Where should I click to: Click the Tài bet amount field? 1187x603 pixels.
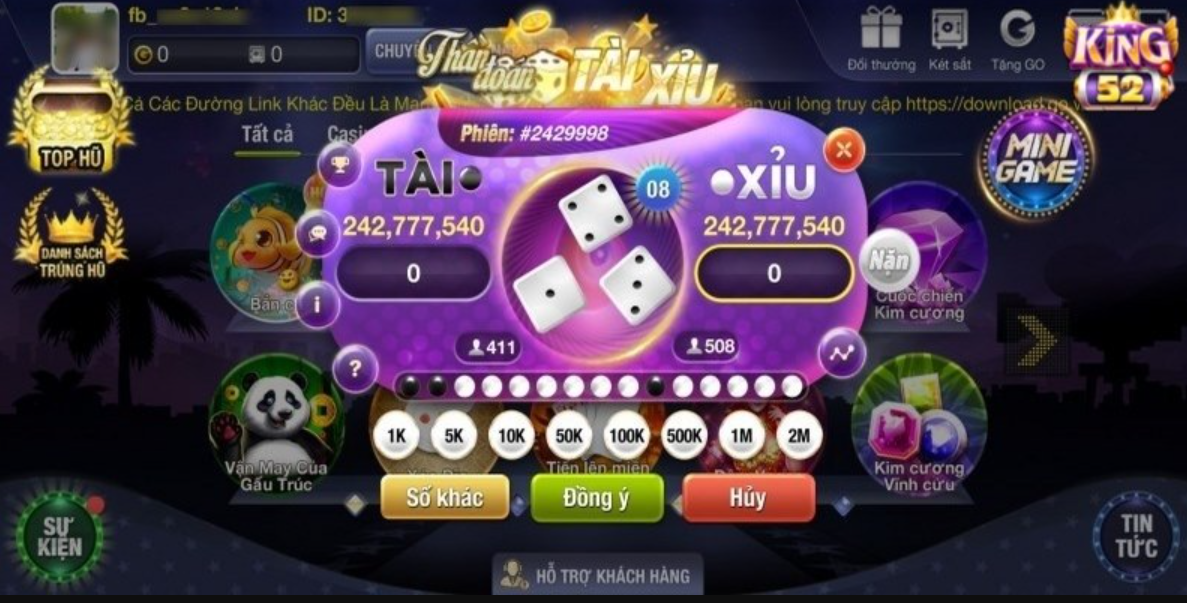pos(413,273)
